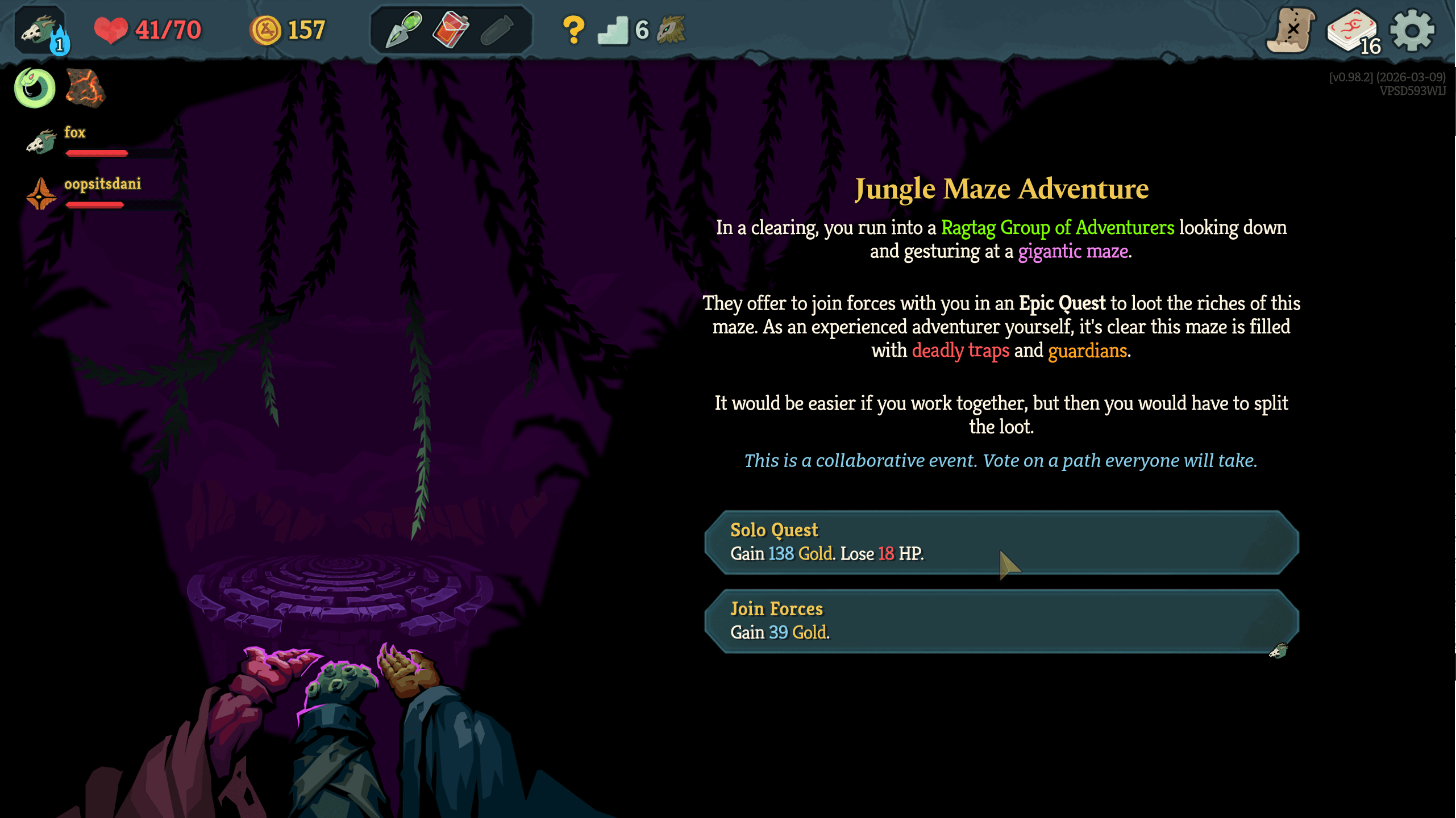
Task: Click the gold coin icon
Action: pyautogui.click(x=265, y=30)
